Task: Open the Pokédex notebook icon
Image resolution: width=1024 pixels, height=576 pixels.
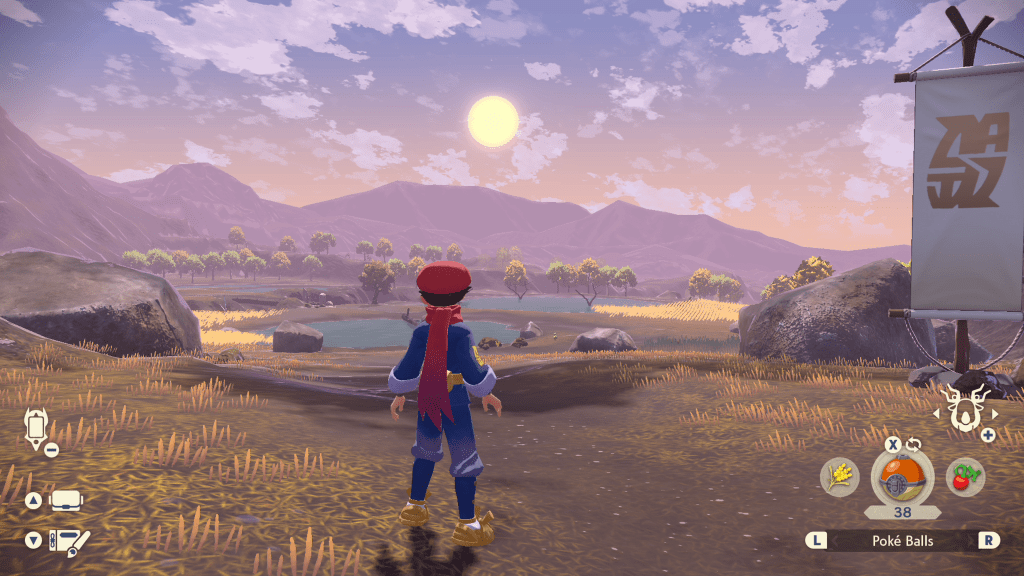Action: tap(68, 541)
